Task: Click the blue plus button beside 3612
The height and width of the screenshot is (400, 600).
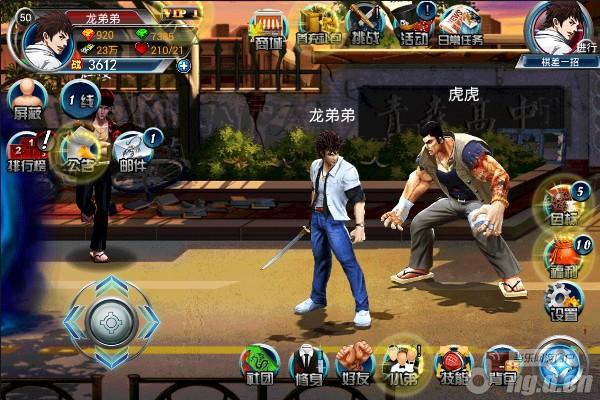Action: coord(183,66)
